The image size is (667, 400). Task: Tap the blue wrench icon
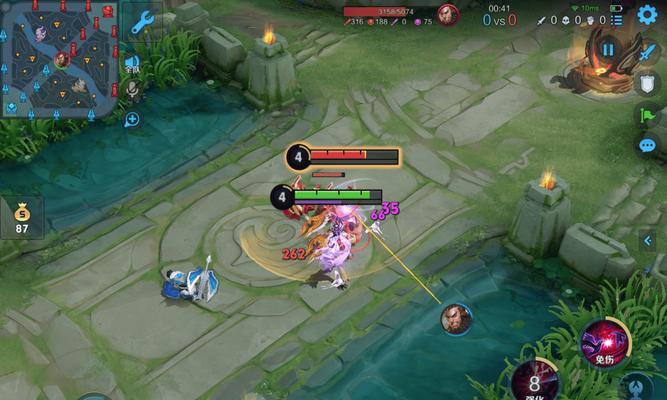(x=142, y=20)
